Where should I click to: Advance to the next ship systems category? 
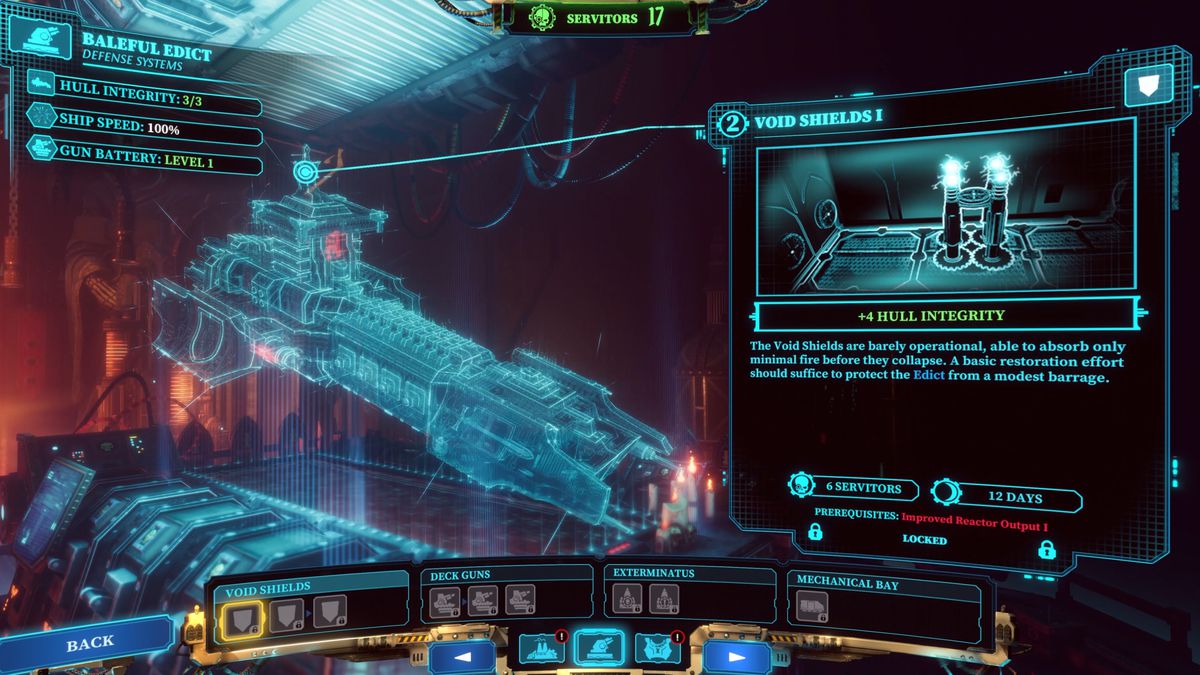[736, 657]
